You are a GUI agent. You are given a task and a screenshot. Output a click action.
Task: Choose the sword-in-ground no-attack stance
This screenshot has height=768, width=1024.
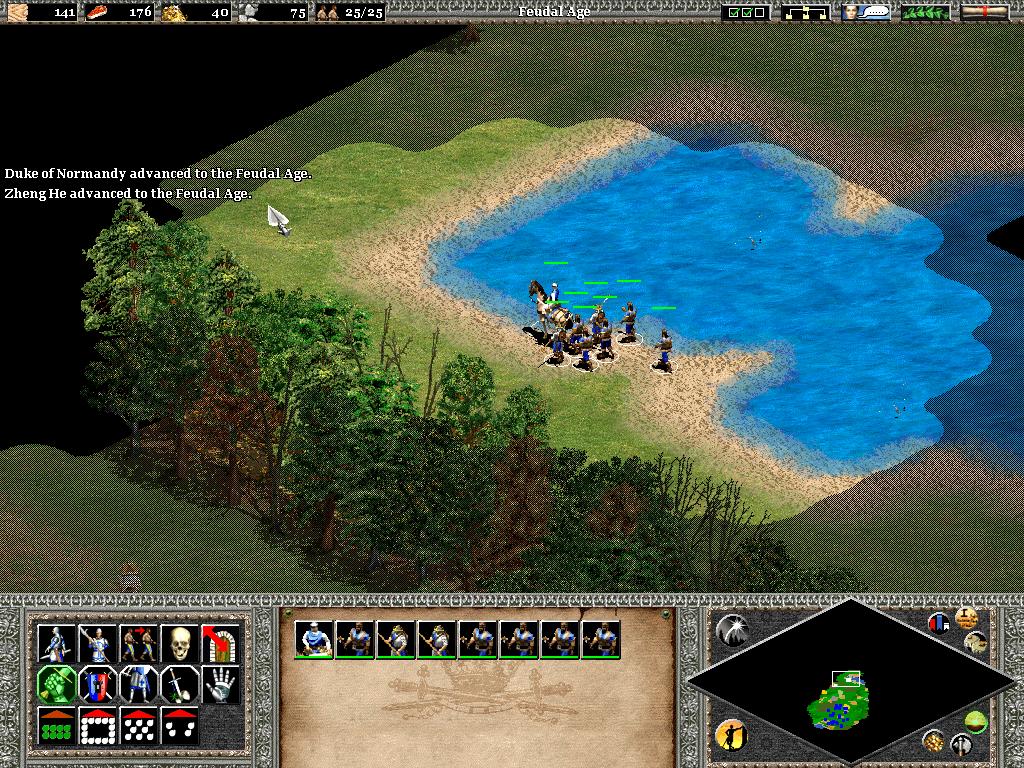point(178,685)
